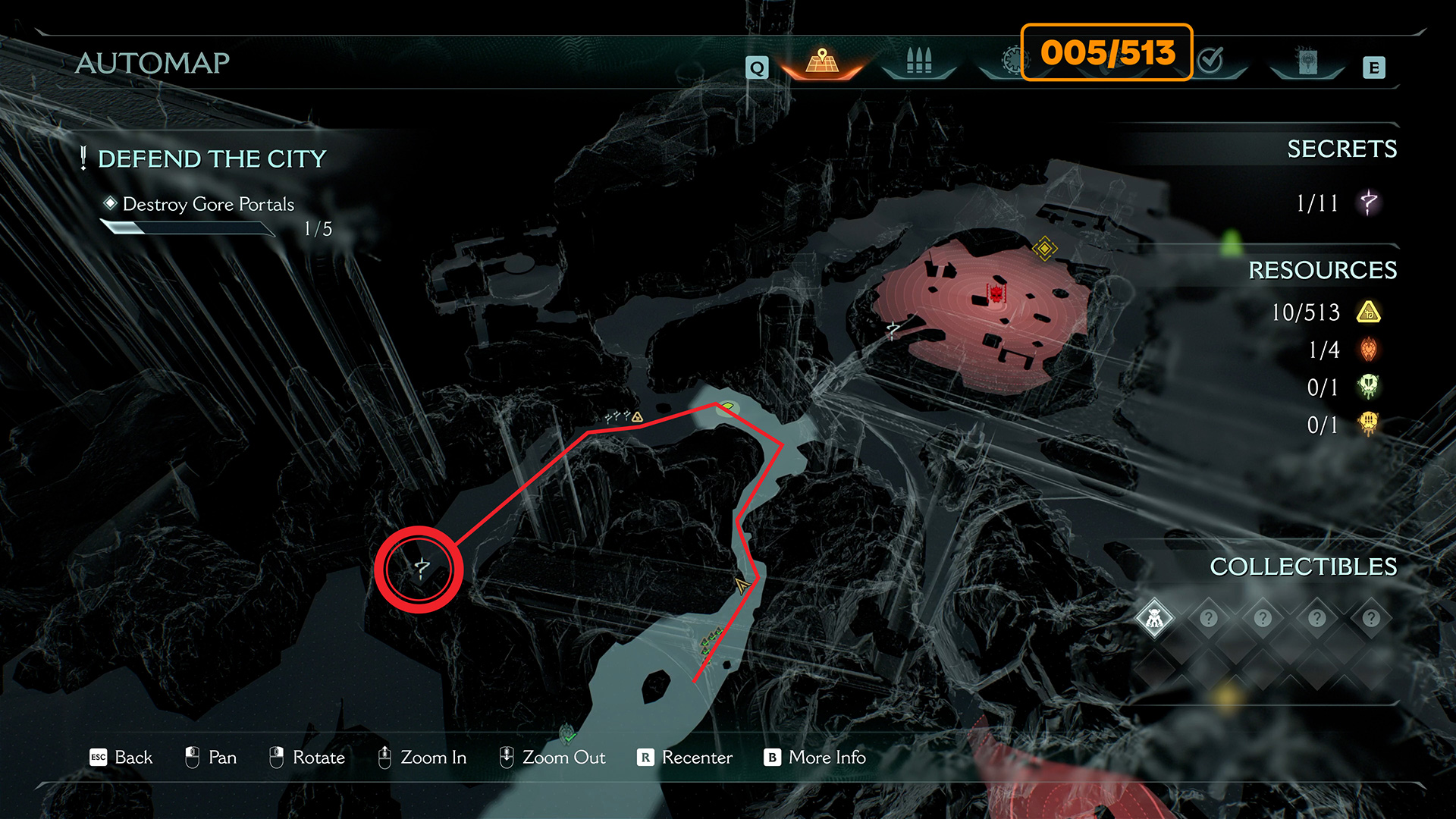The width and height of the screenshot is (1456, 819).
Task: Select the Automap tab icon
Action: [822, 61]
